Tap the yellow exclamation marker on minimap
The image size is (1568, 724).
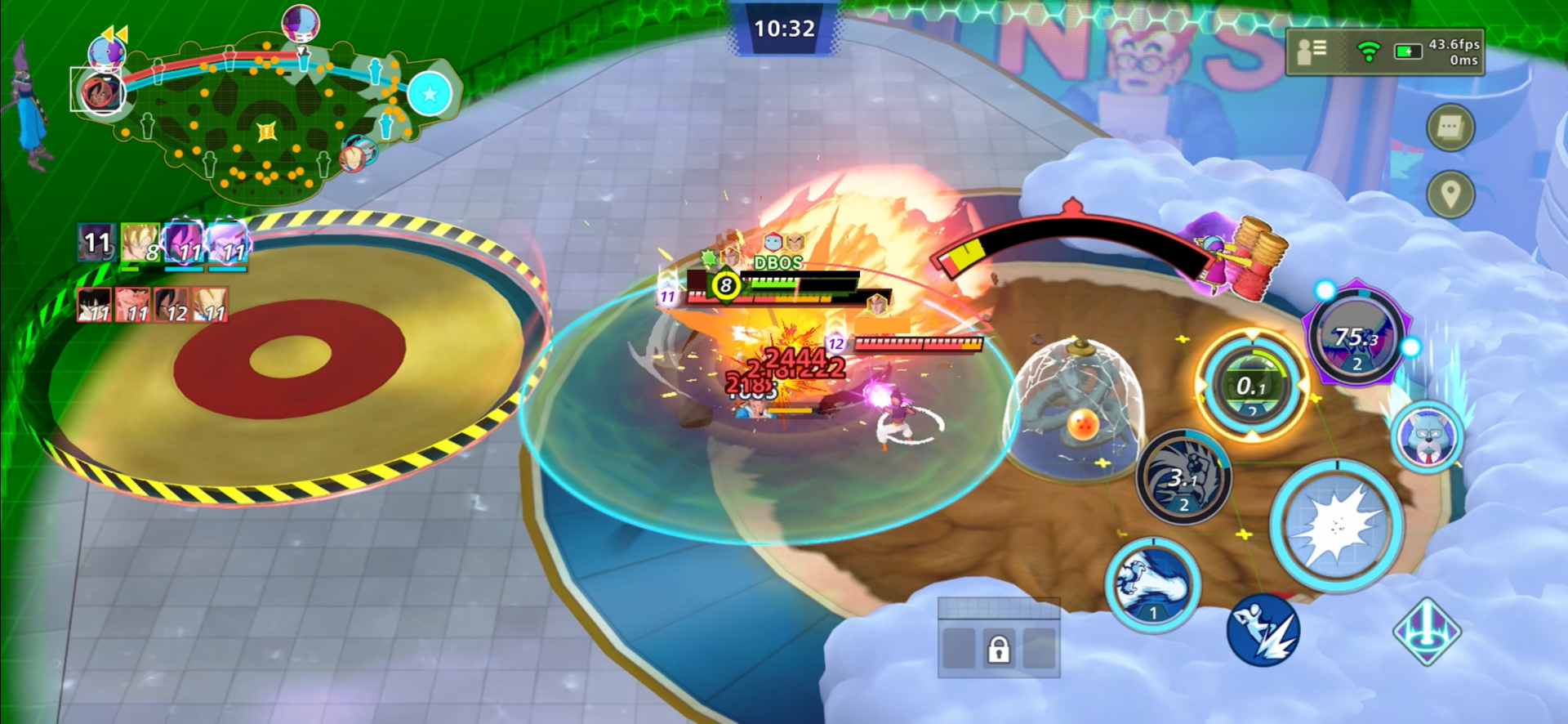[266, 131]
